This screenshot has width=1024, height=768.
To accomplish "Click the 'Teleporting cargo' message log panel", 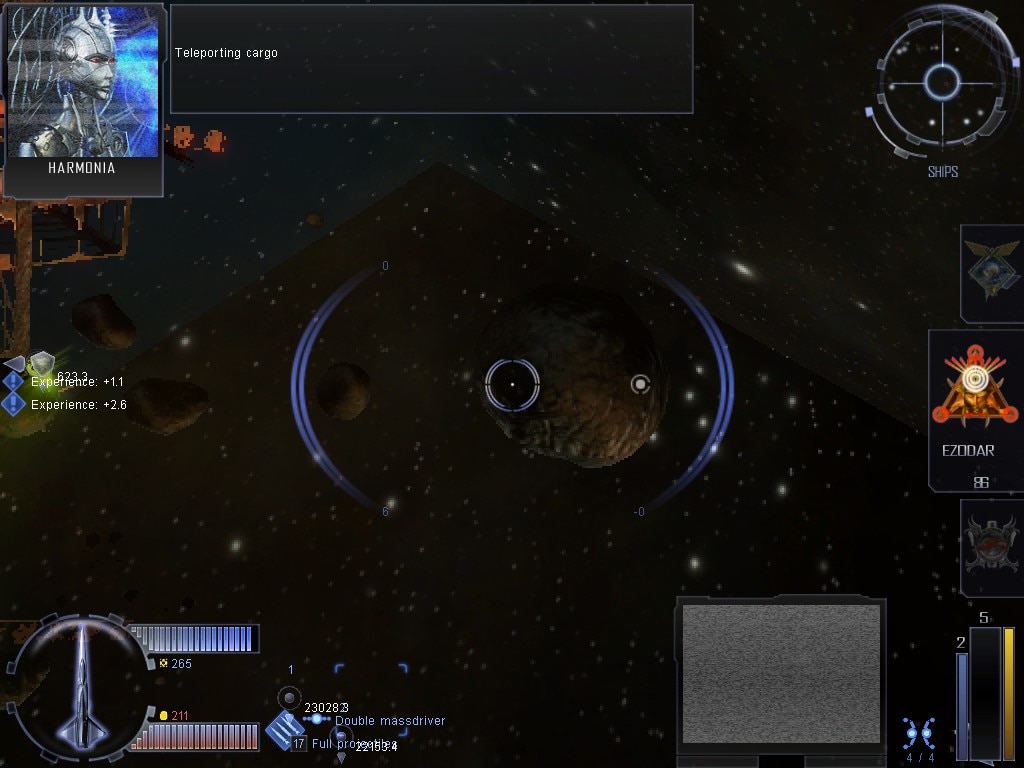I will (431, 58).
